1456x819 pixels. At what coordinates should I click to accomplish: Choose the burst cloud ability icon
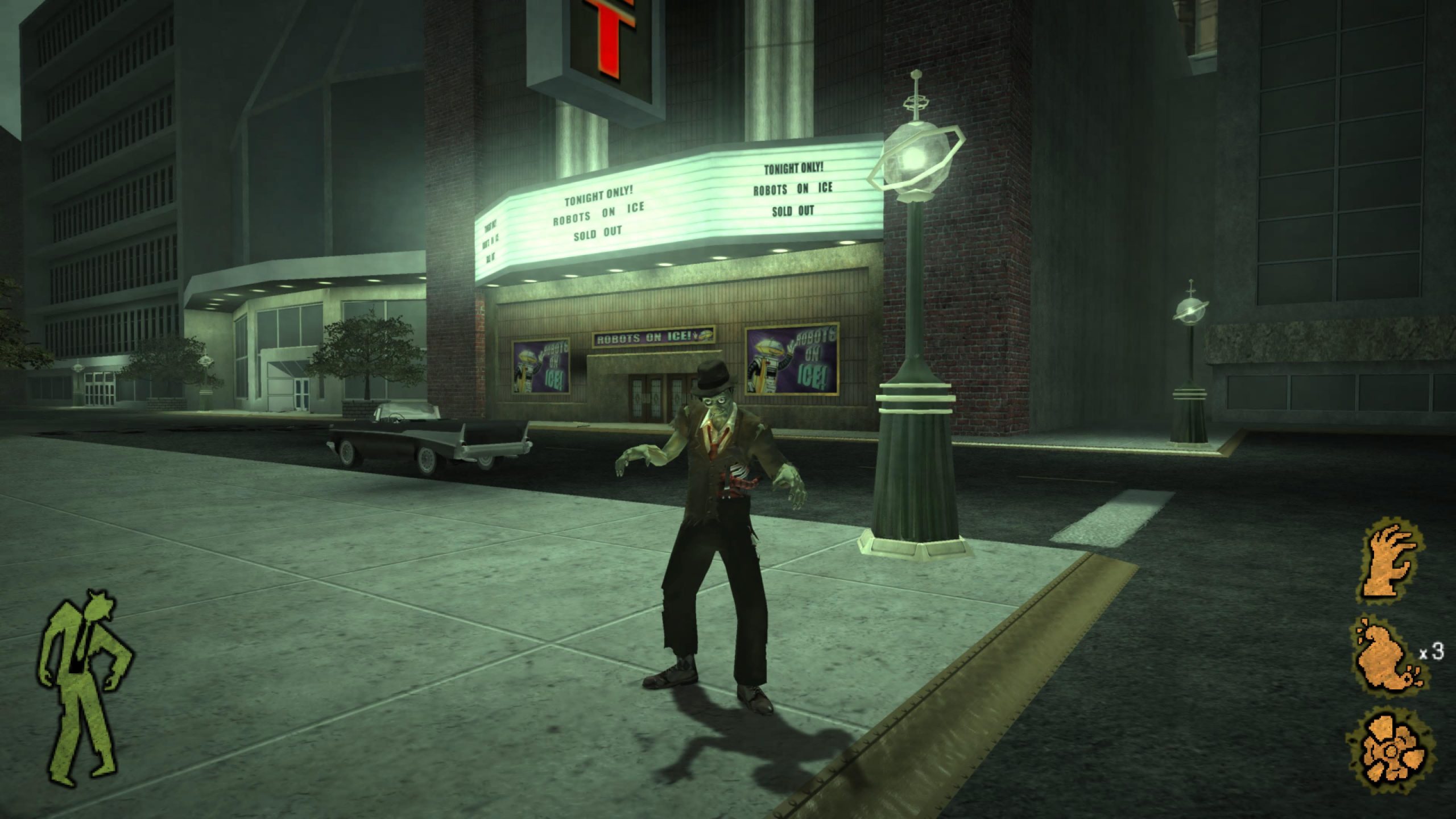point(1388,755)
